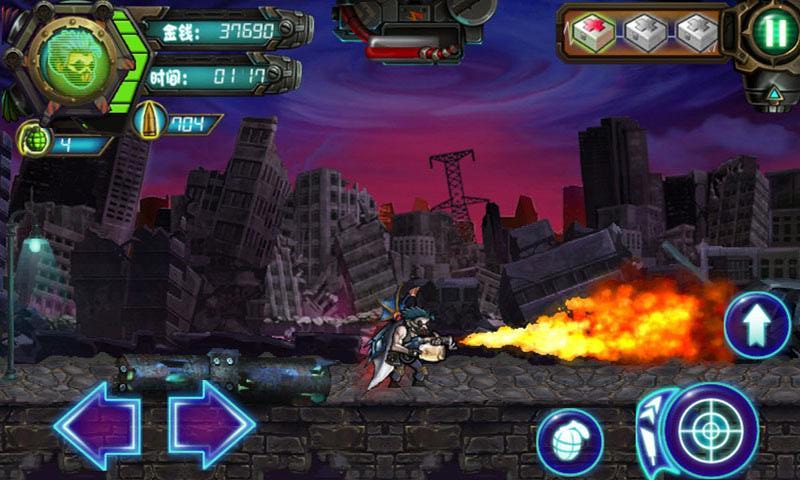Jump using the up arrow button

(757, 324)
